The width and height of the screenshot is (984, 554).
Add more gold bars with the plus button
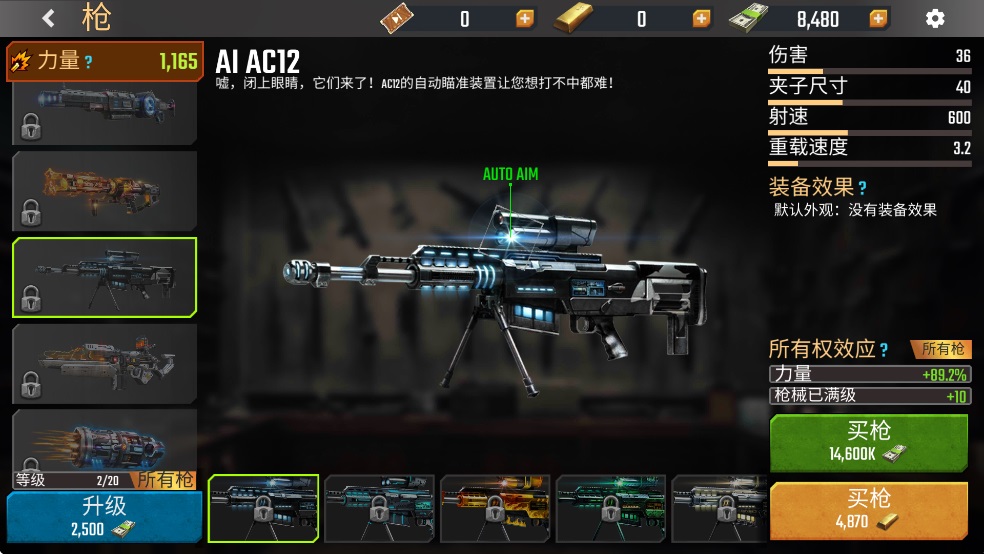coord(702,19)
